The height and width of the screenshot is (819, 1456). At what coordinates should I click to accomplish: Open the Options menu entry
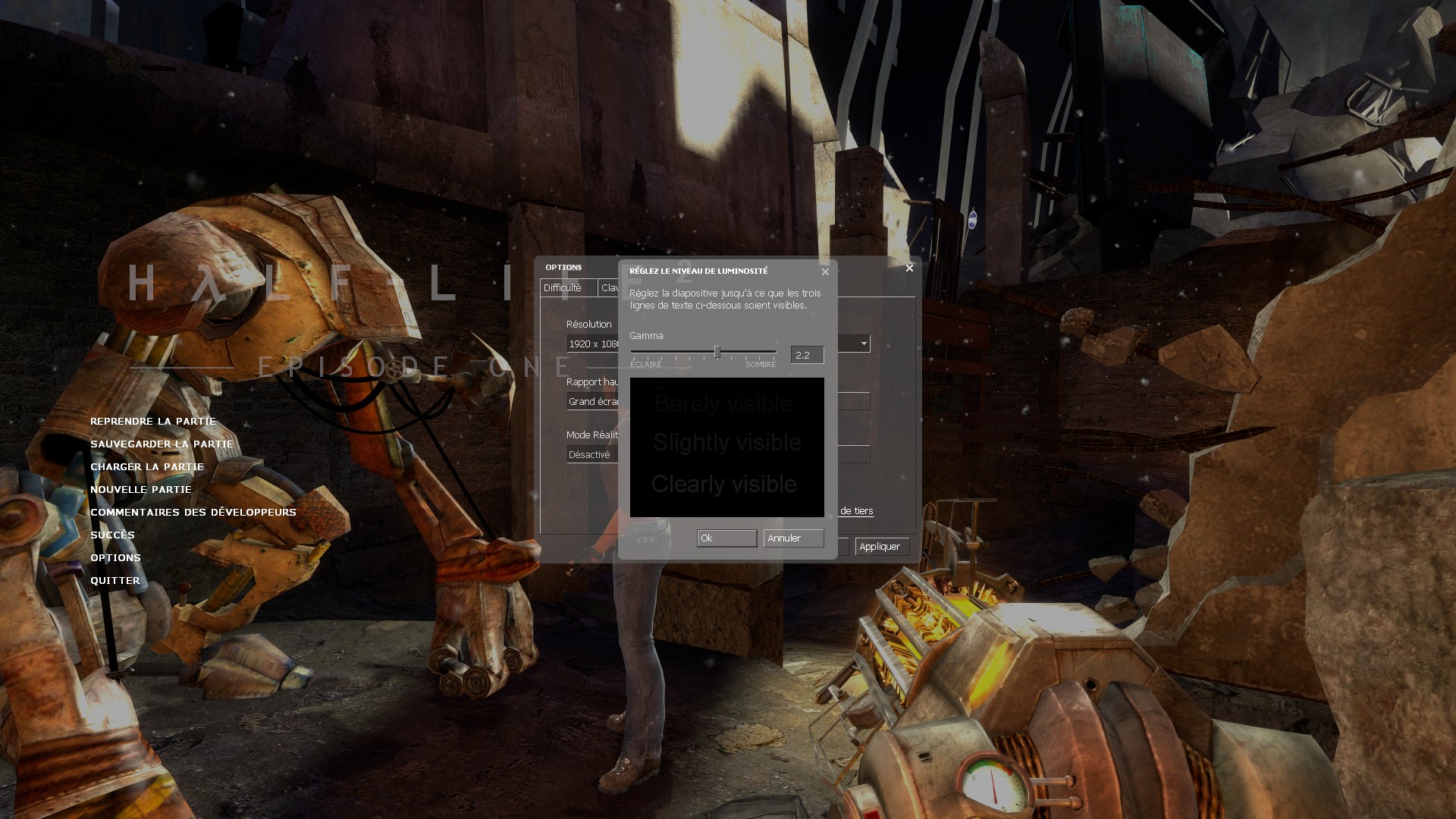[115, 557]
